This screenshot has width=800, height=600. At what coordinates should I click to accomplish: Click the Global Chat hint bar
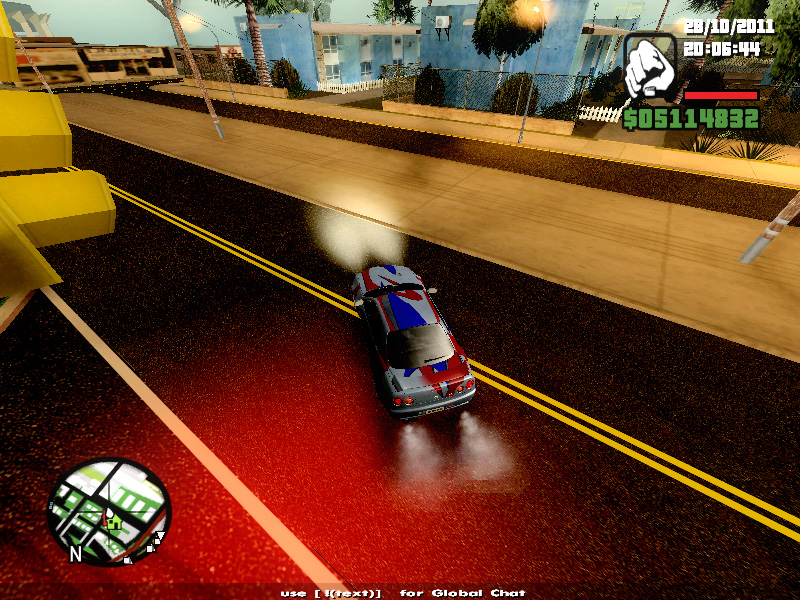[x=403, y=593]
